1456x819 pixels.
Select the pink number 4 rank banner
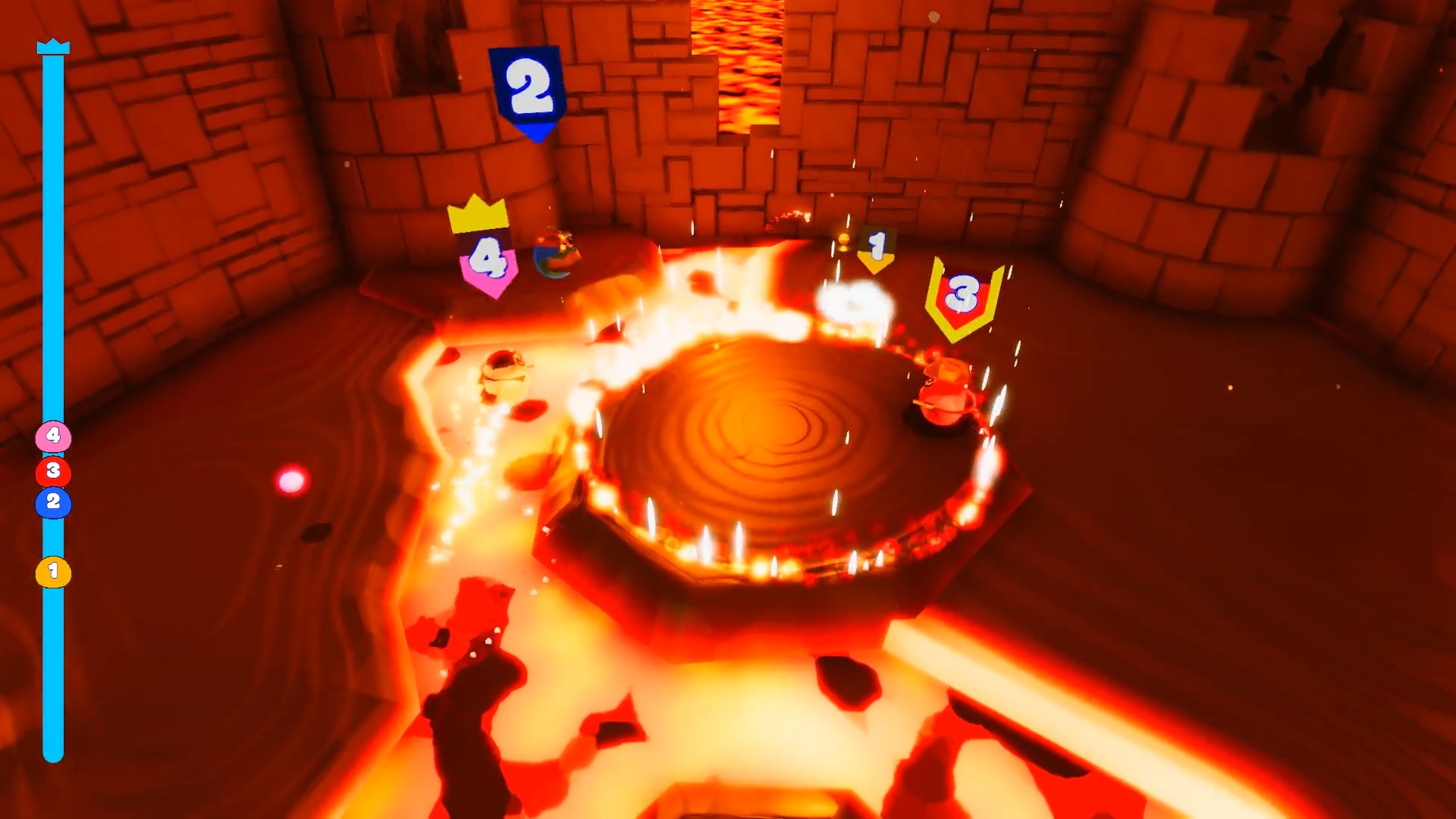489,262
